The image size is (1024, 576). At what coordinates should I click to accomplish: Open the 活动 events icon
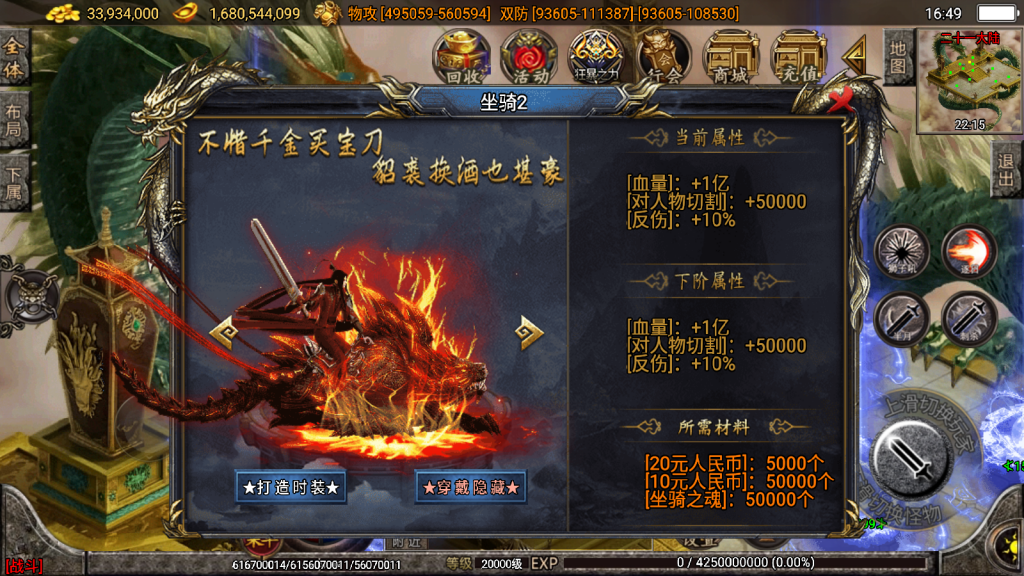click(x=529, y=56)
